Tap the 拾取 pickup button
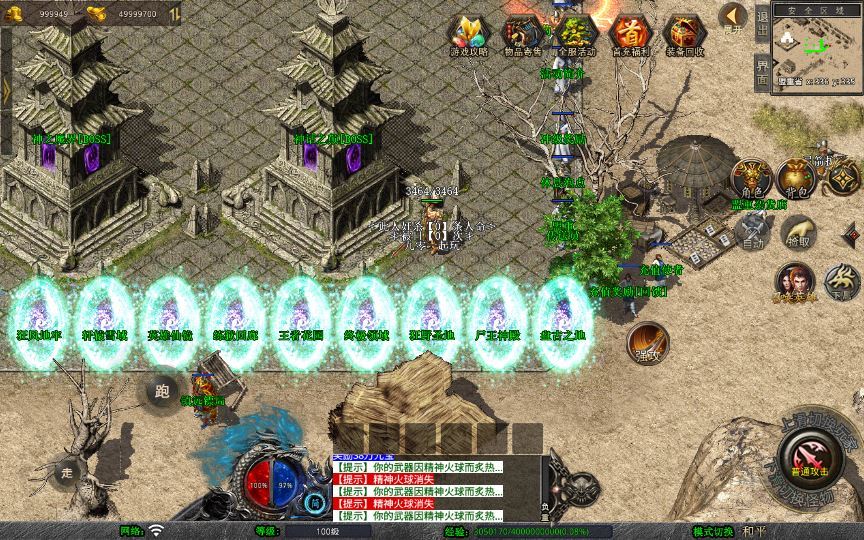The width and height of the screenshot is (864, 540). 798,233
